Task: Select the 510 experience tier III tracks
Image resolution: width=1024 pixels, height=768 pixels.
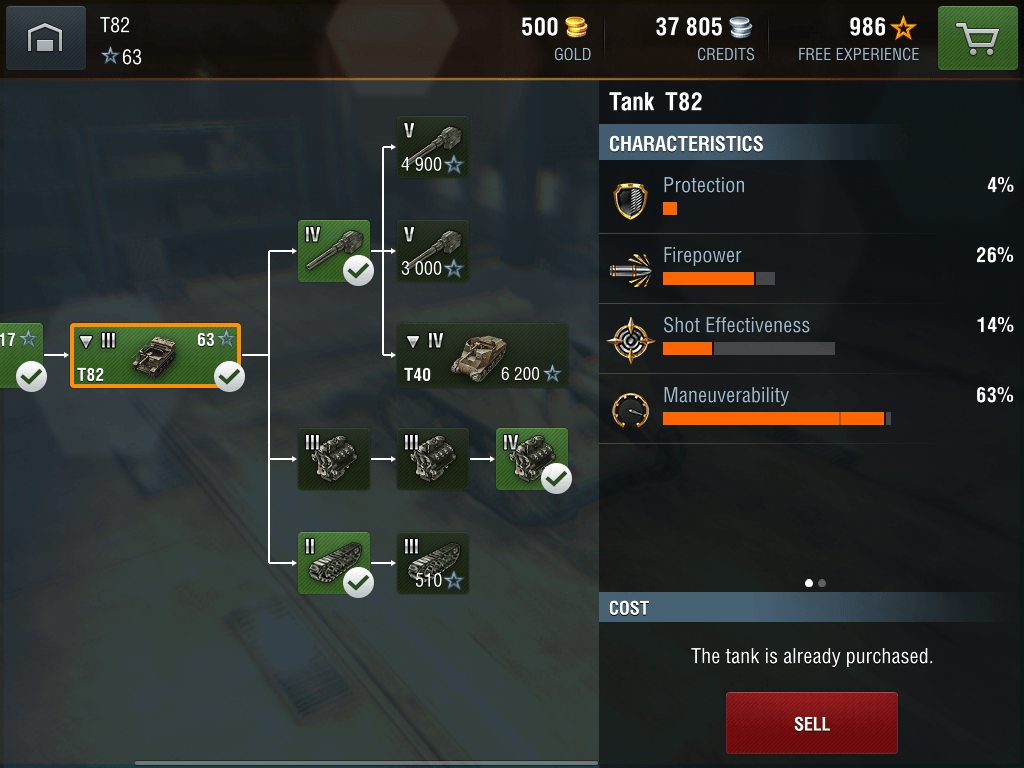Action: tap(433, 563)
